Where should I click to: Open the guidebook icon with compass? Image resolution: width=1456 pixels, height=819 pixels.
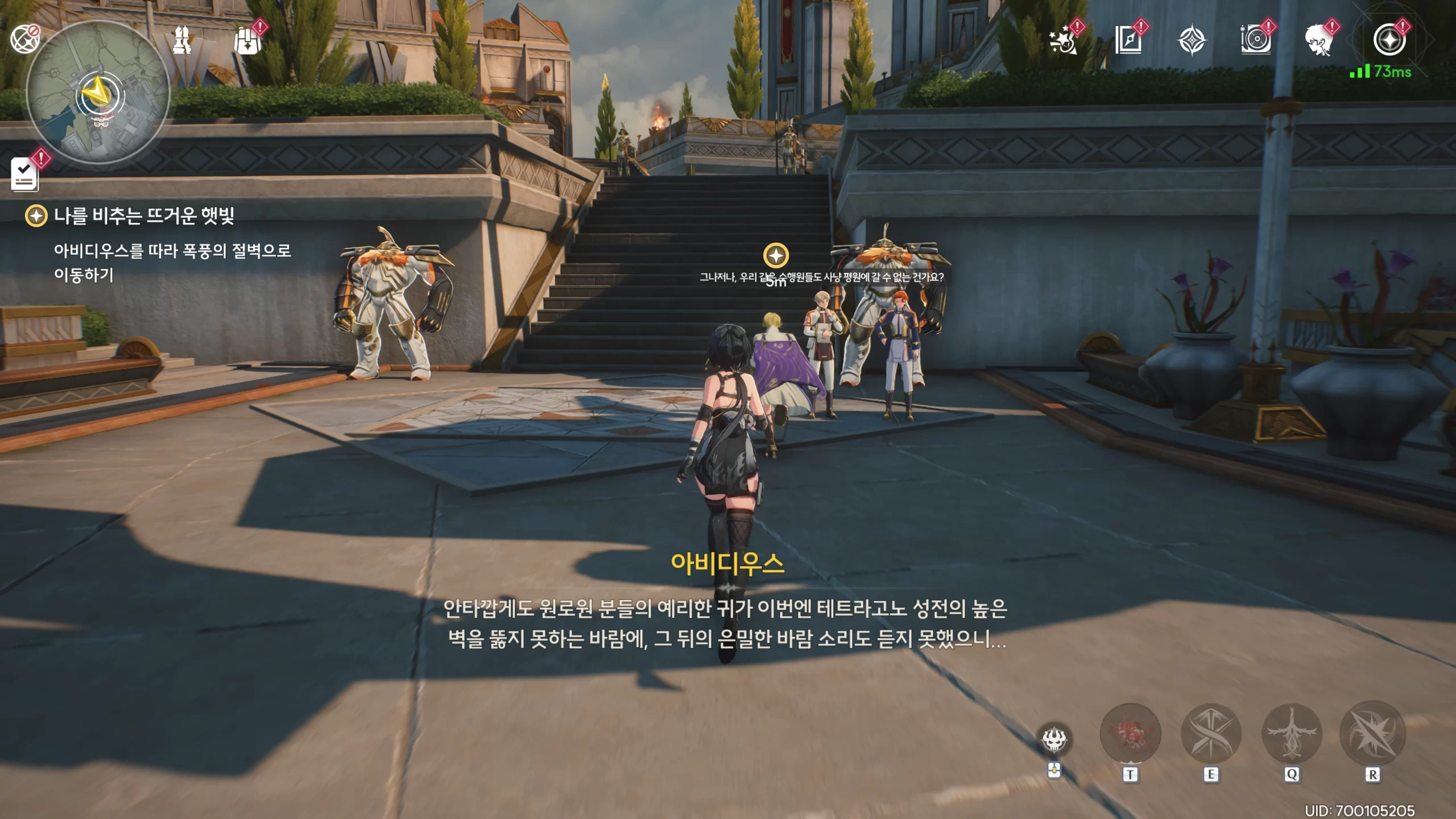(x=1128, y=40)
